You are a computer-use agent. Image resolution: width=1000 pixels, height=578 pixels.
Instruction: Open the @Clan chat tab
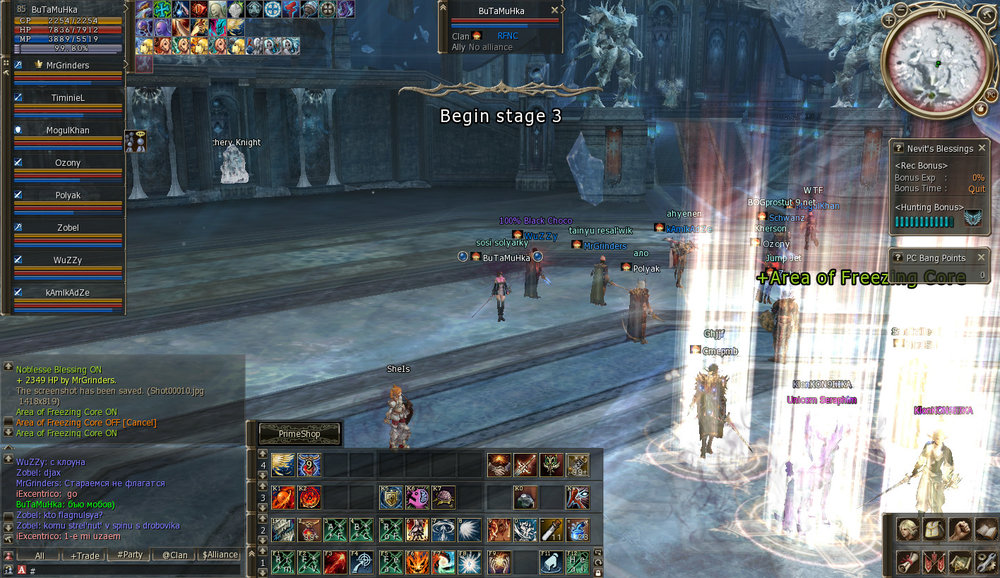[175, 555]
